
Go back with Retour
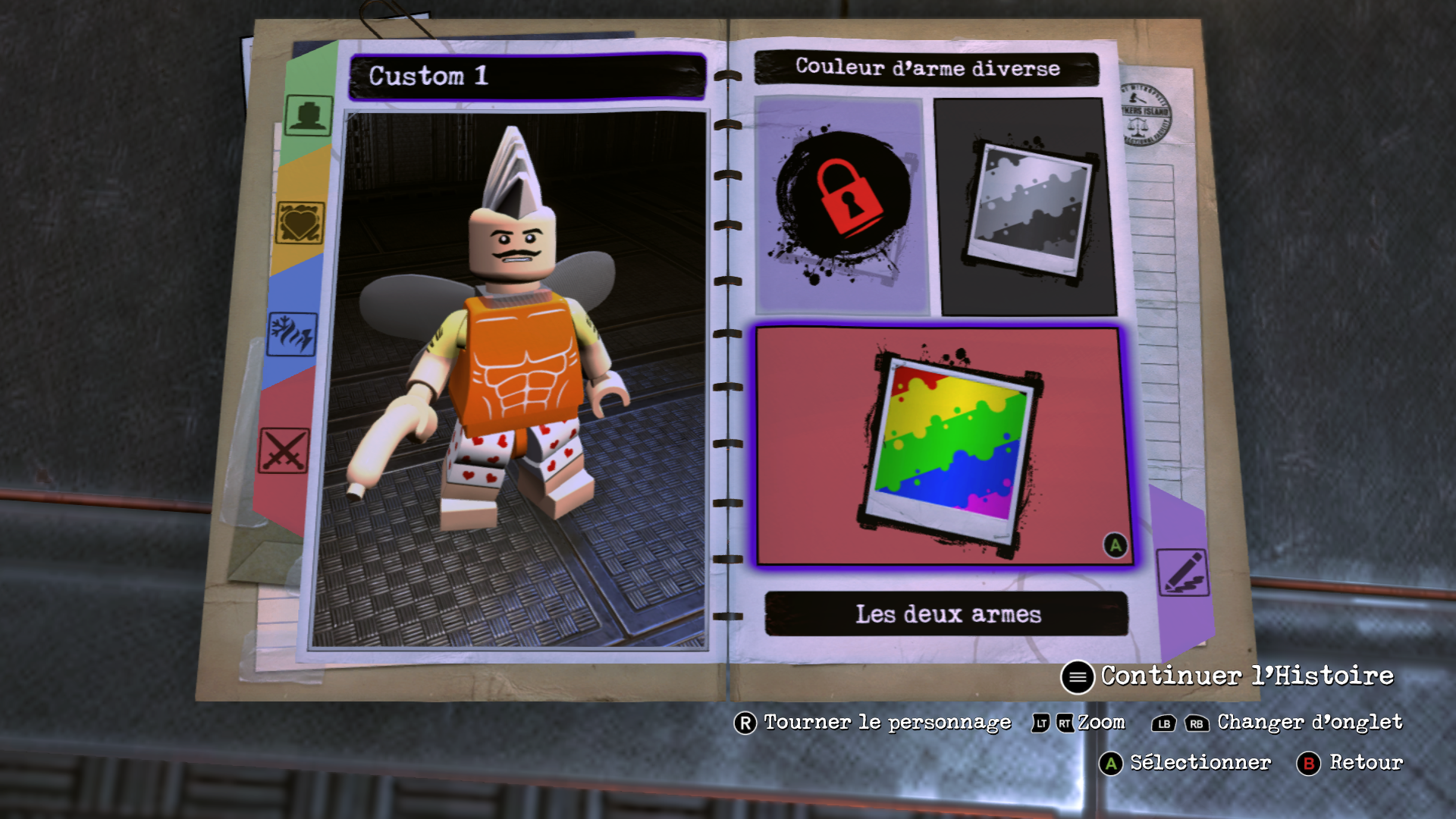click(x=1351, y=763)
